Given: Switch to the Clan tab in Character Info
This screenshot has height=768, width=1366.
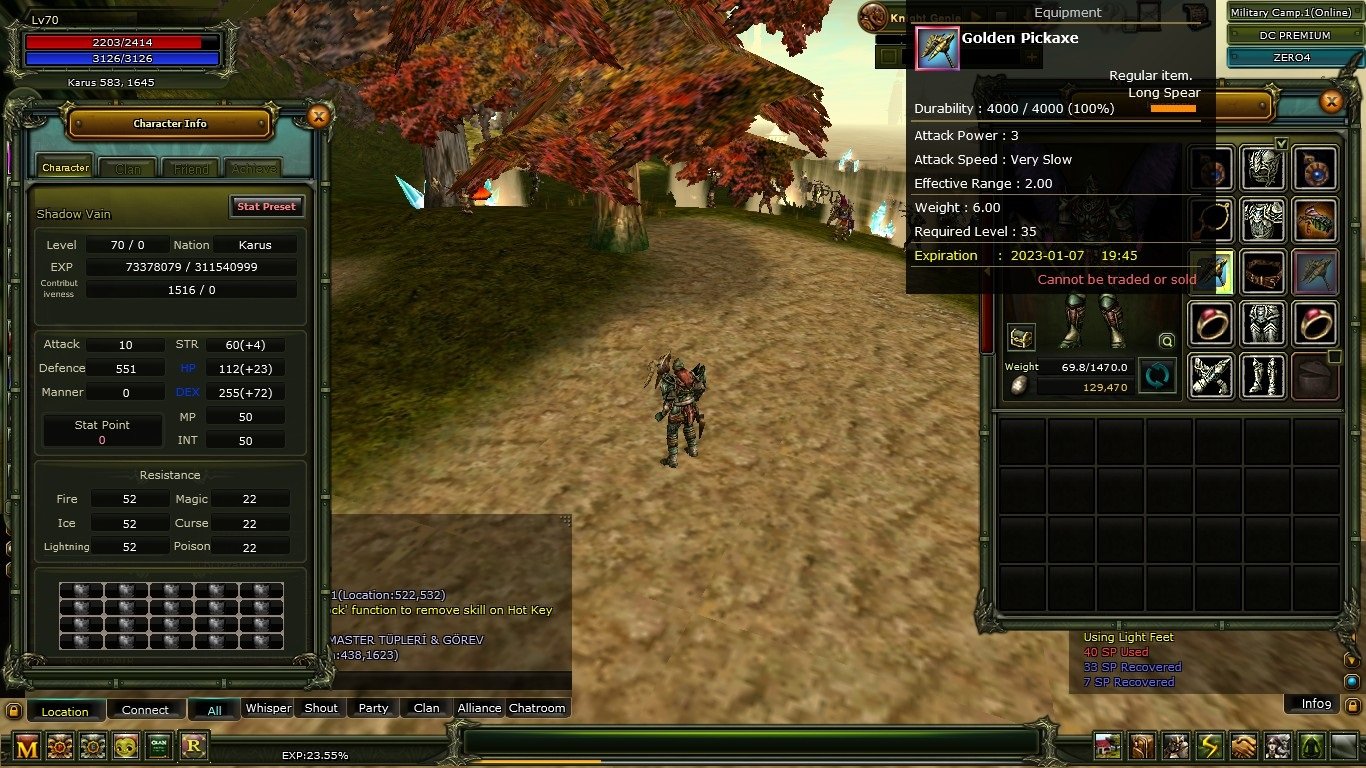Looking at the screenshot, I should pos(127,167).
